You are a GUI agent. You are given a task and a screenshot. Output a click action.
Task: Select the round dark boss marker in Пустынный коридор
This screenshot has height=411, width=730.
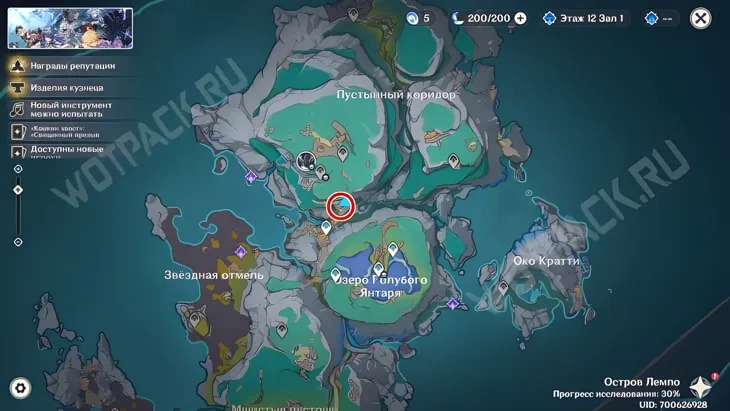click(307, 160)
